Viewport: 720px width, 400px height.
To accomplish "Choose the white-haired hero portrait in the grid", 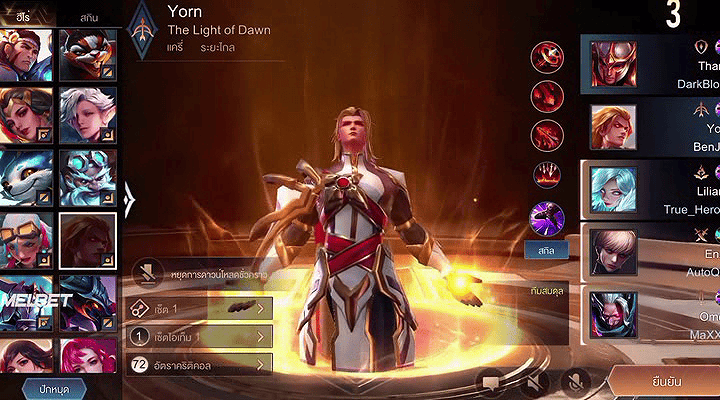I will (88, 114).
